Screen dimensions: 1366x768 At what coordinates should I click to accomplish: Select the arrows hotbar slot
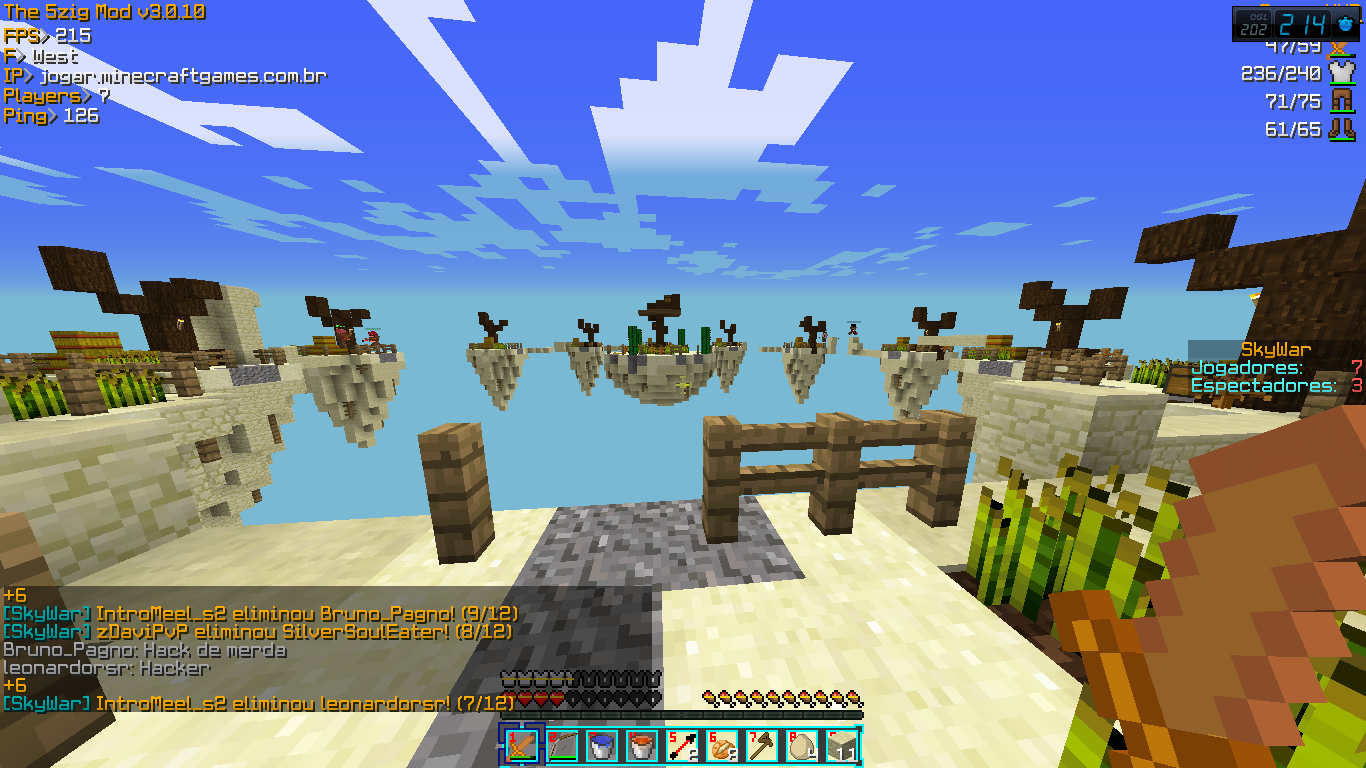[682, 745]
